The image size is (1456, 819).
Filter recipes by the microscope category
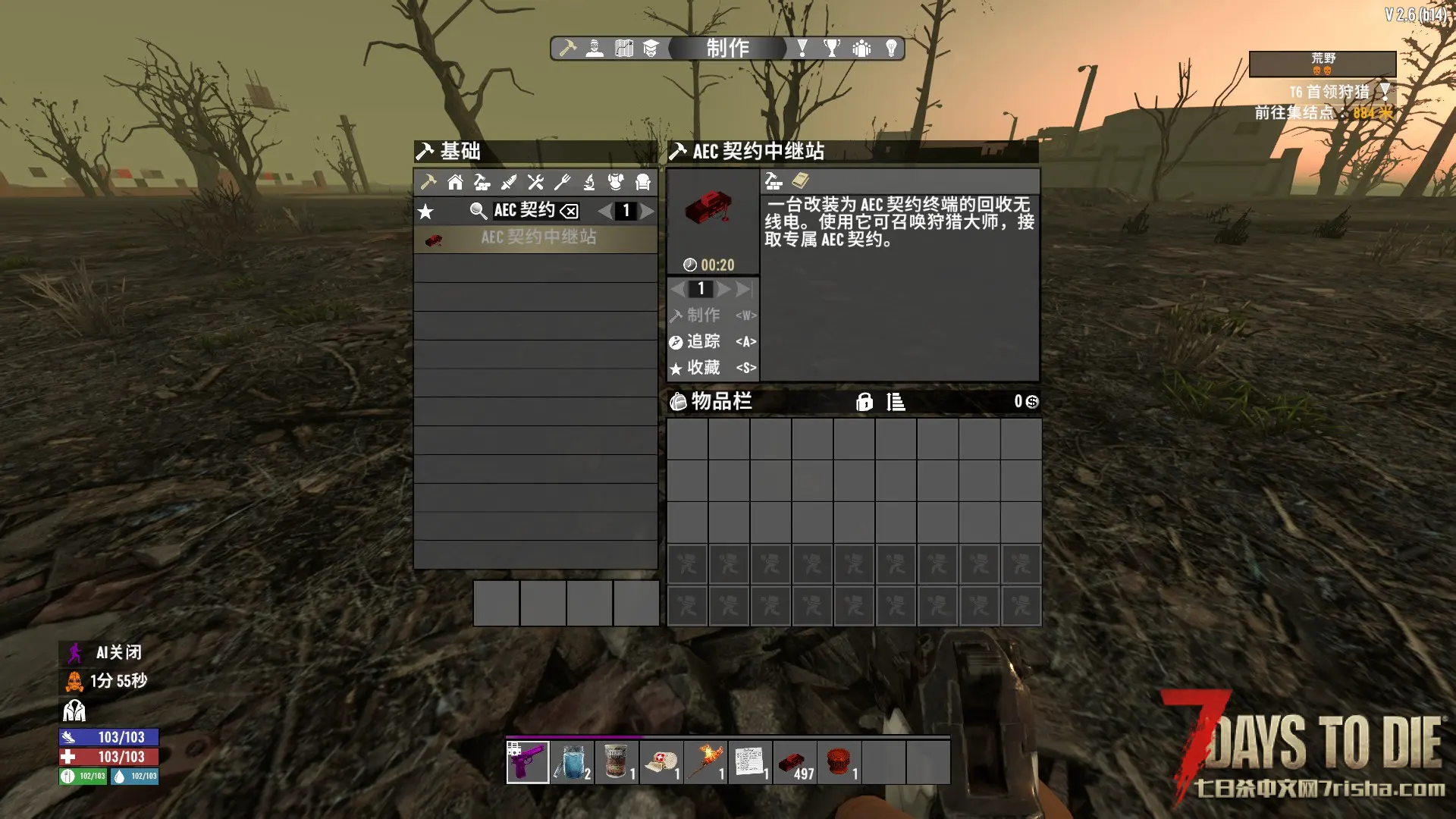click(589, 182)
